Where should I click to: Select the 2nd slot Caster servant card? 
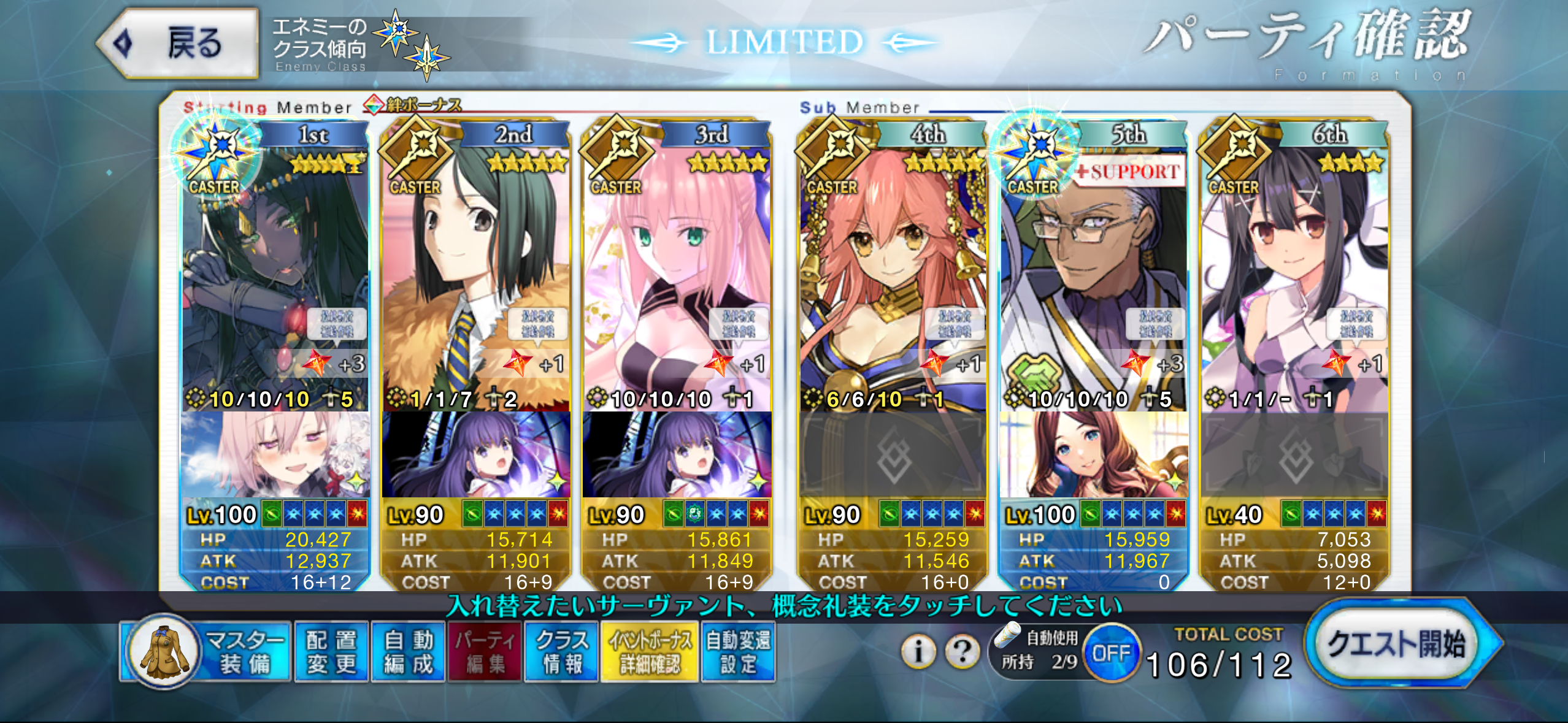(475, 276)
